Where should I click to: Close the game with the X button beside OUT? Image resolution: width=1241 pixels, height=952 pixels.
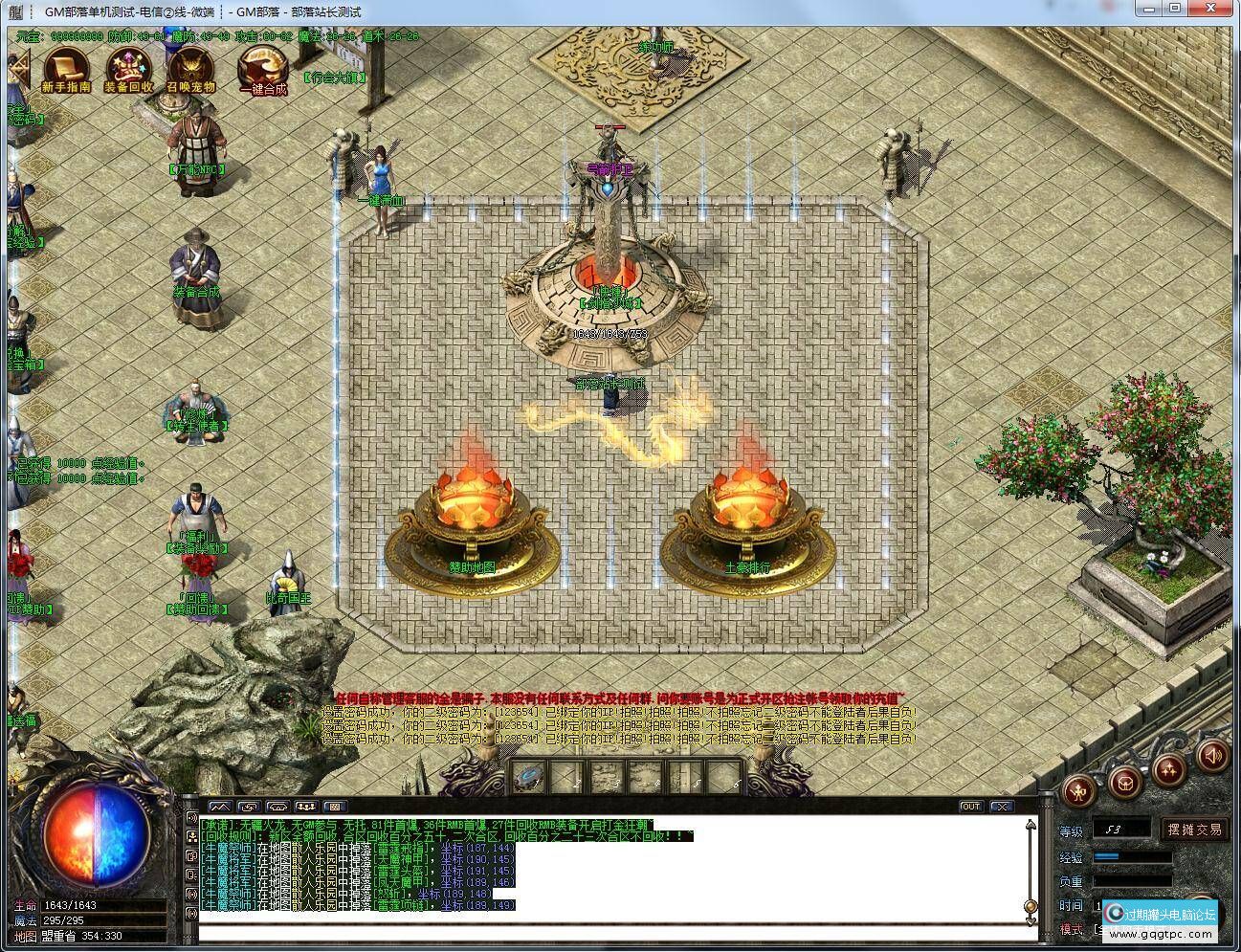[x=1001, y=807]
